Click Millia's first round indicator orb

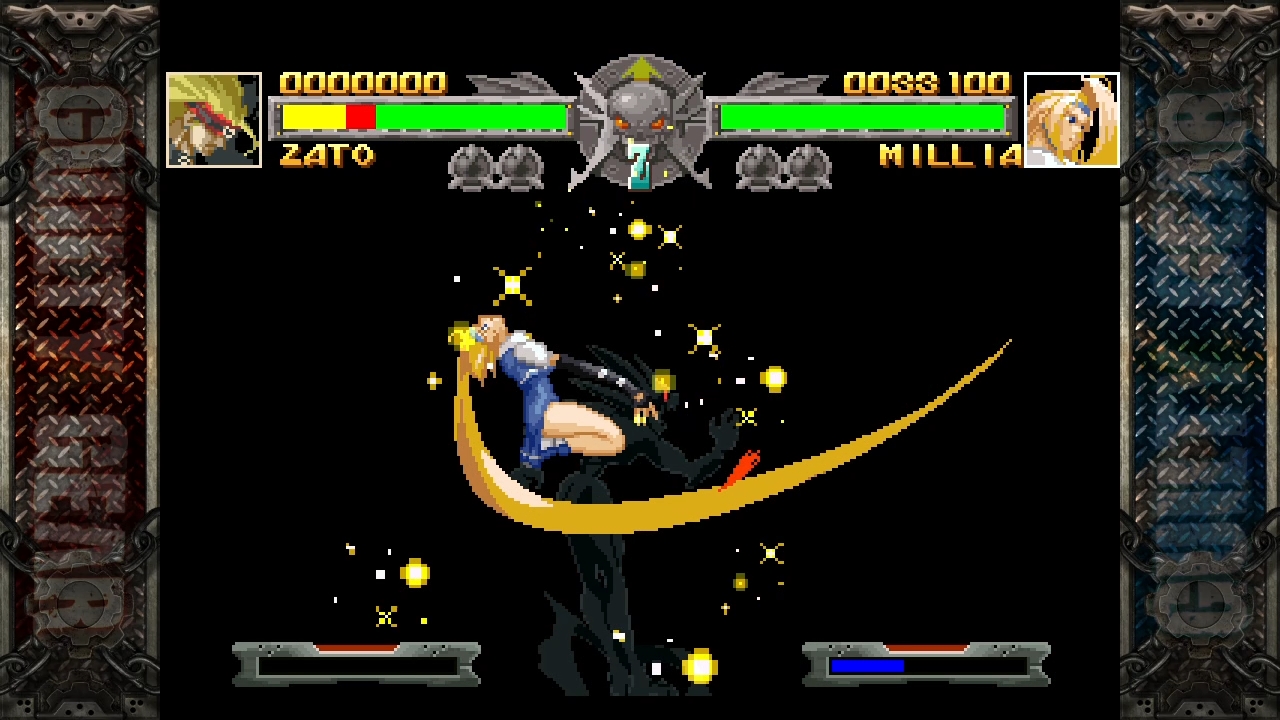point(758,167)
